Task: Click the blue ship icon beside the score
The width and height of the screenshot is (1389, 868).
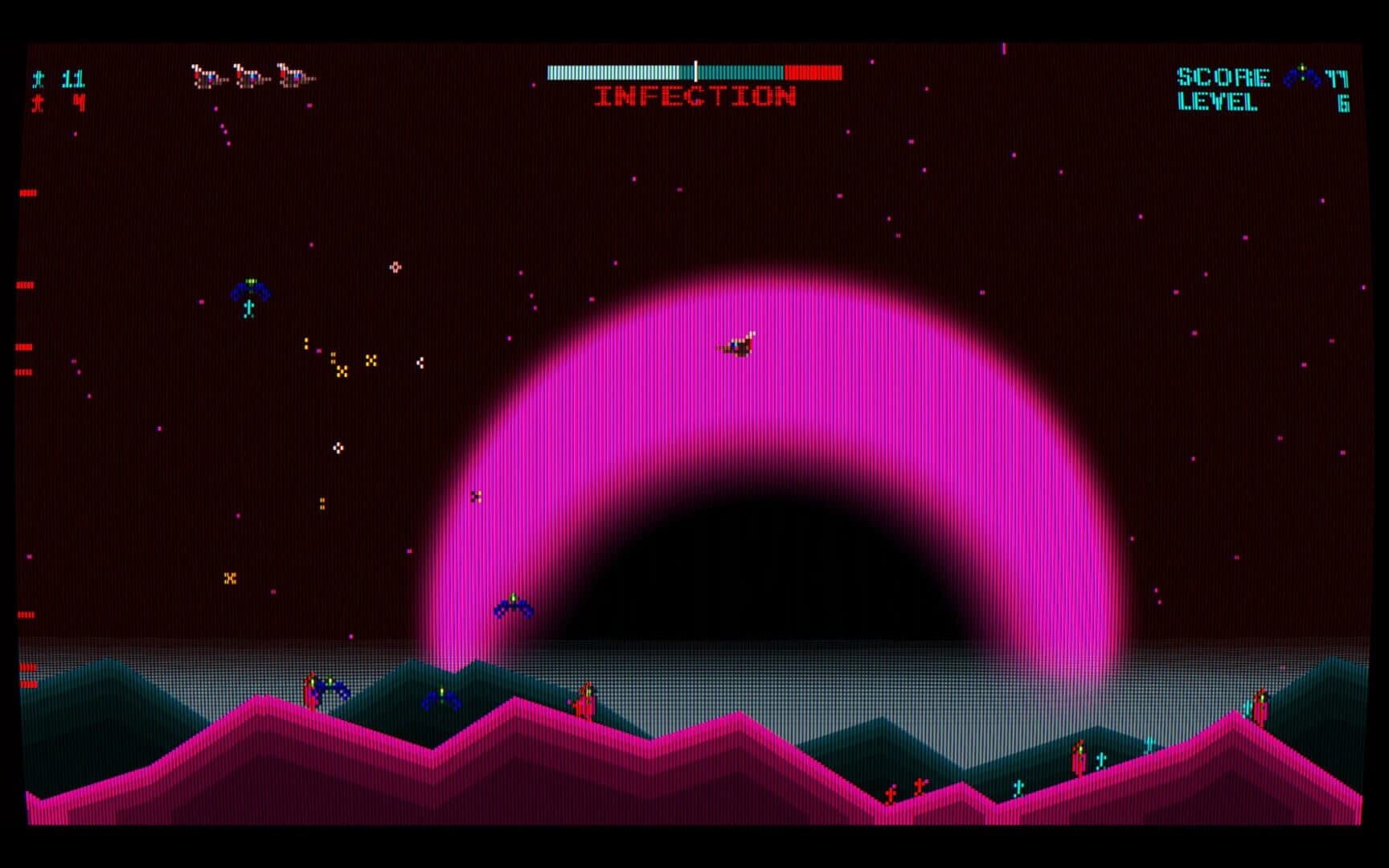Action: [x=1302, y=76]
